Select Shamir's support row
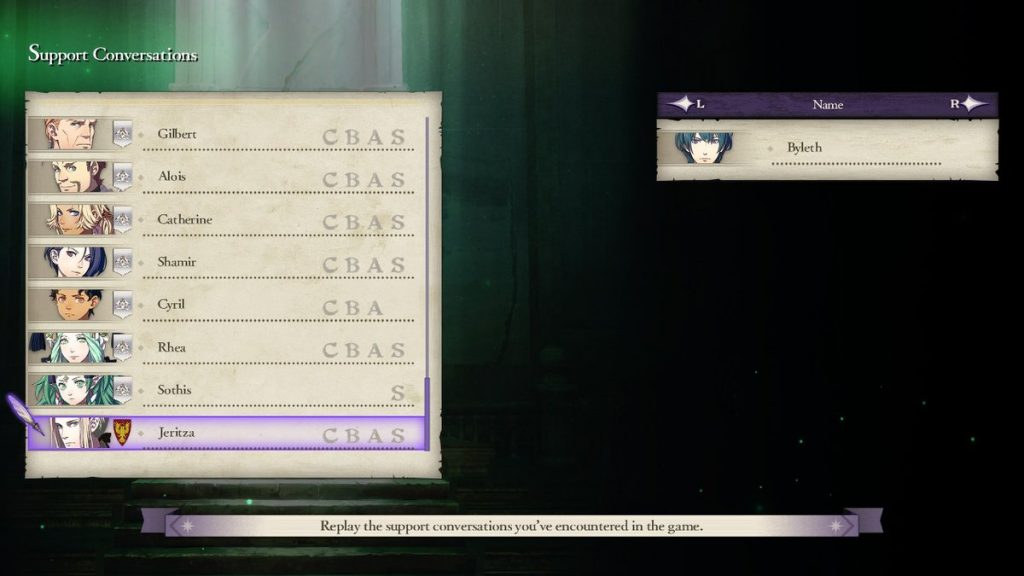Screen dimensions: 1024x576 click(x=230, y=262)
